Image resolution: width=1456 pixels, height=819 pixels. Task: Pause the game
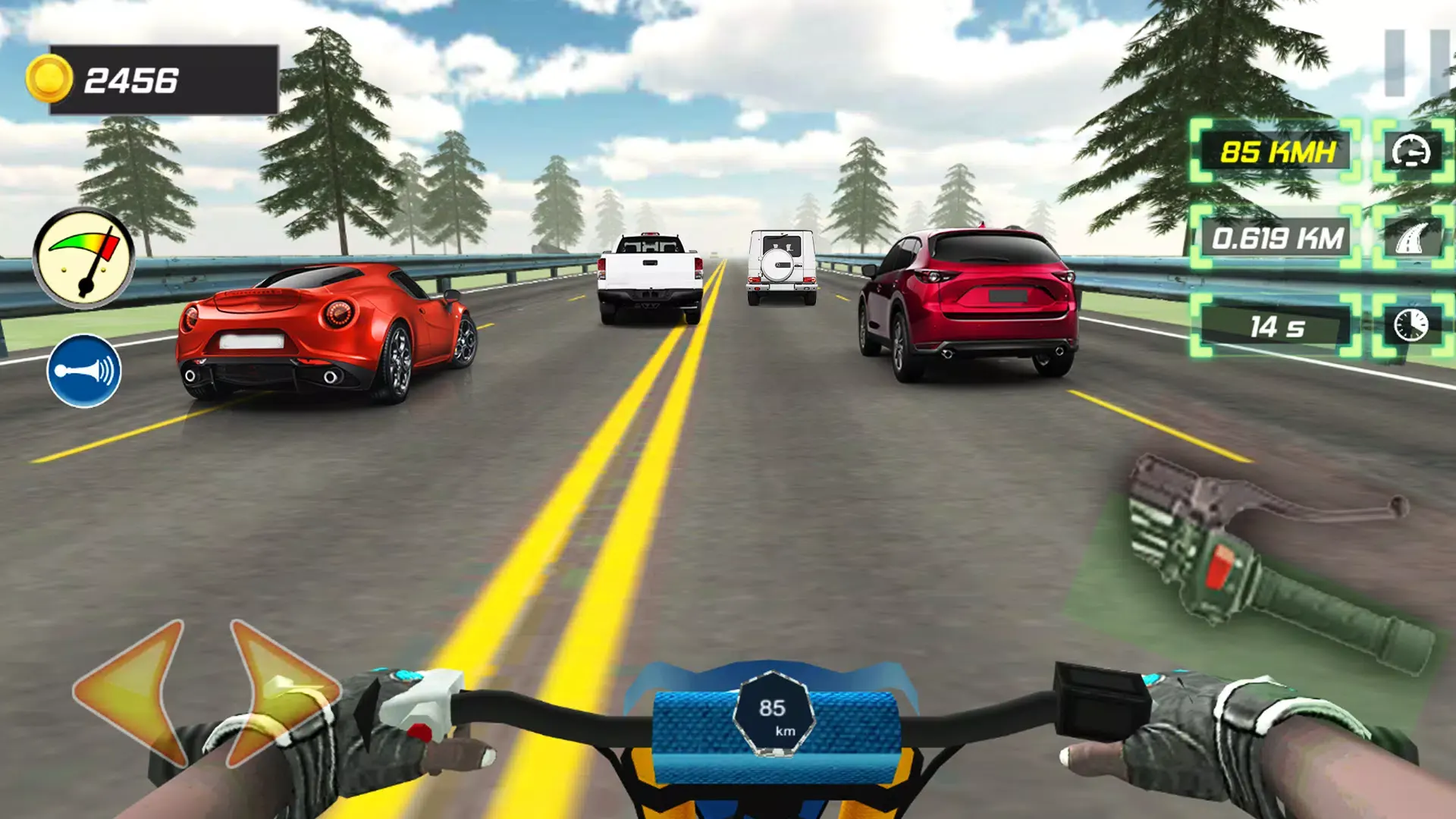click(1415, 64)
